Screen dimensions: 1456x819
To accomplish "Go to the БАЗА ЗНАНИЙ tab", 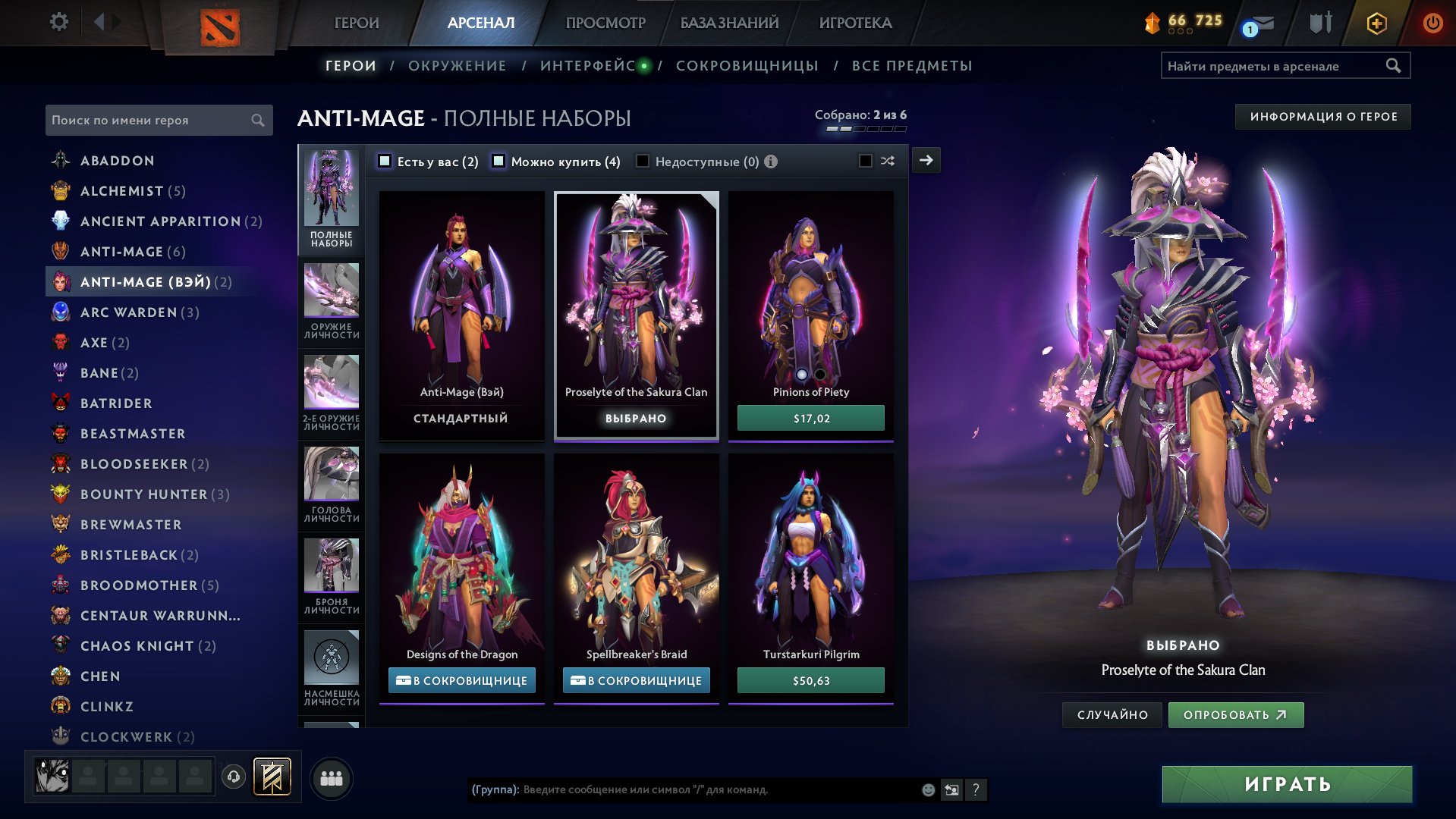I will (x=729, y=23).
